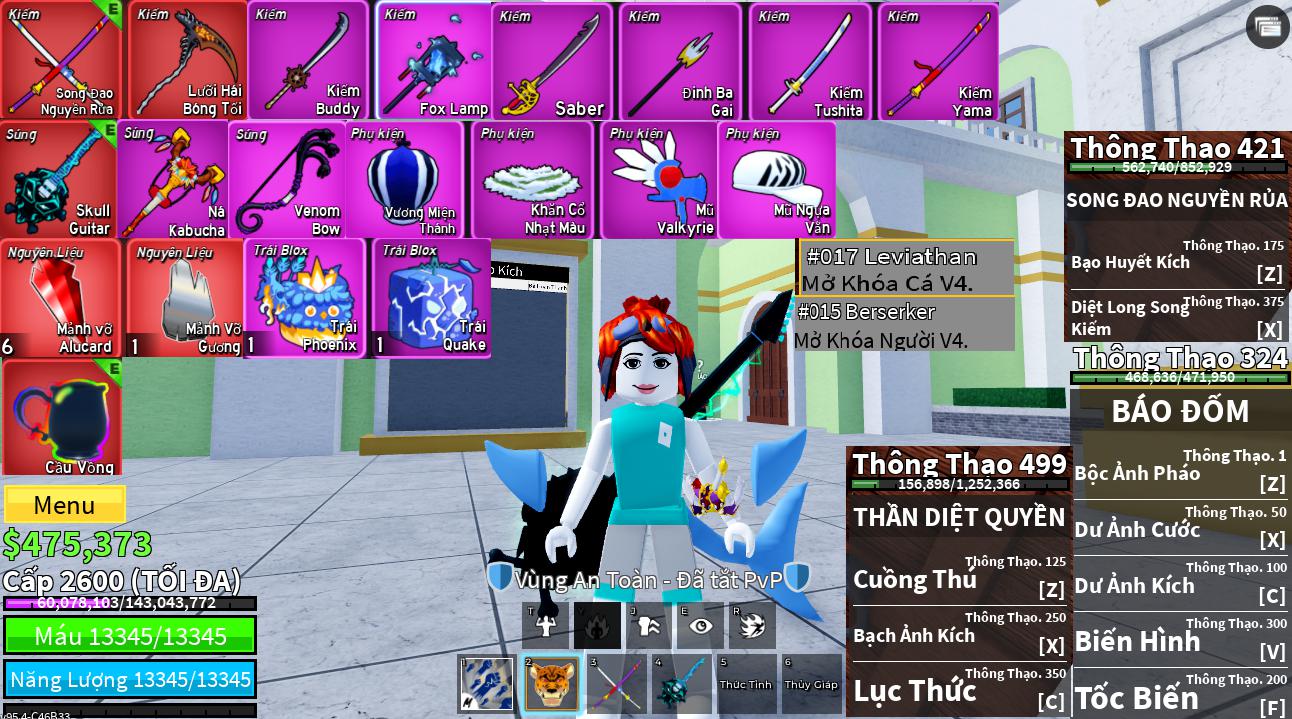Choose the Khăn Cổ Nhạt Màu accessory
This screenshot has width=1292, height=719.
click(x=533, y=180)
